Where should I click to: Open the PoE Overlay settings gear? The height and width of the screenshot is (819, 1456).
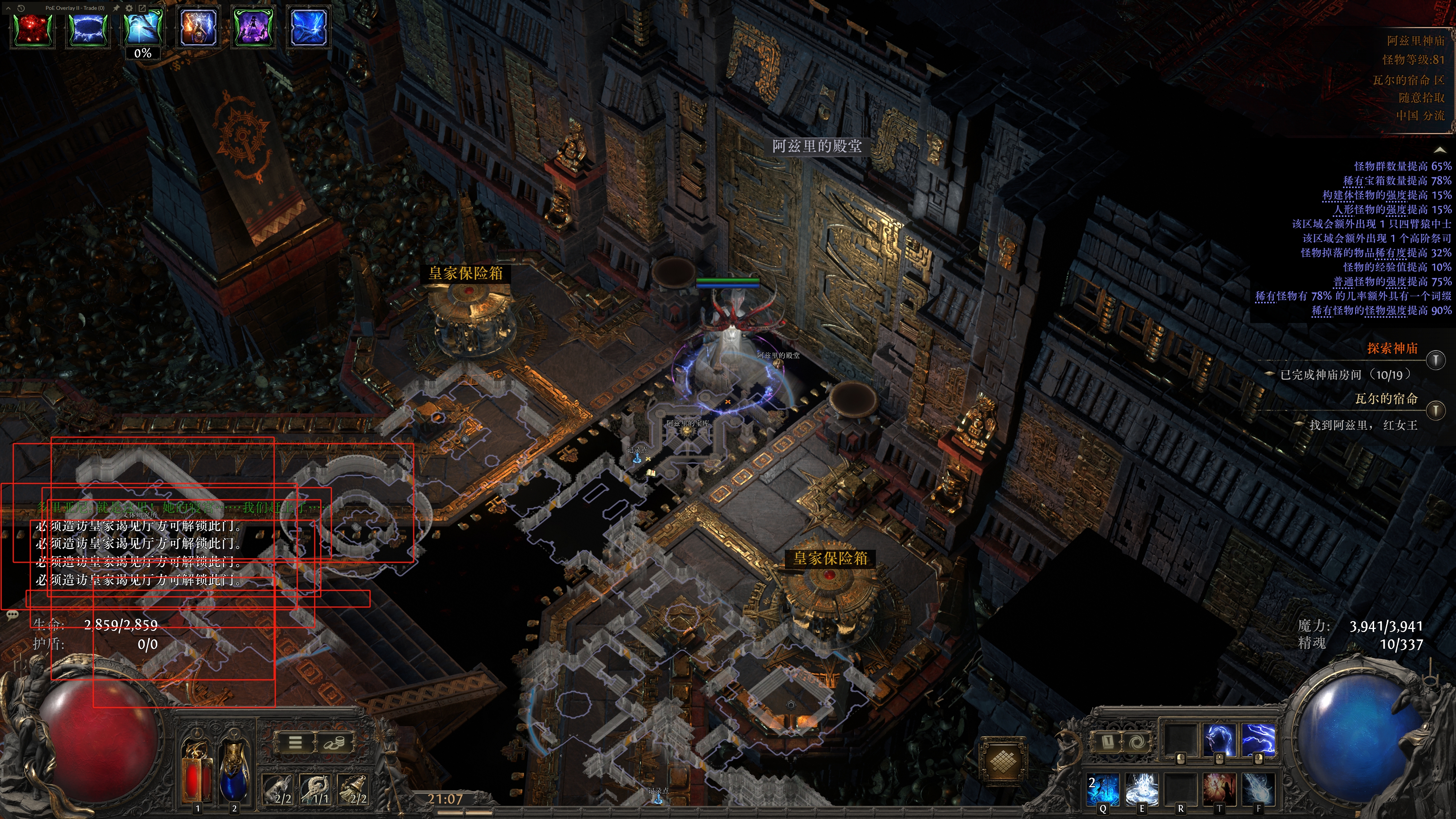pos(129,8)
